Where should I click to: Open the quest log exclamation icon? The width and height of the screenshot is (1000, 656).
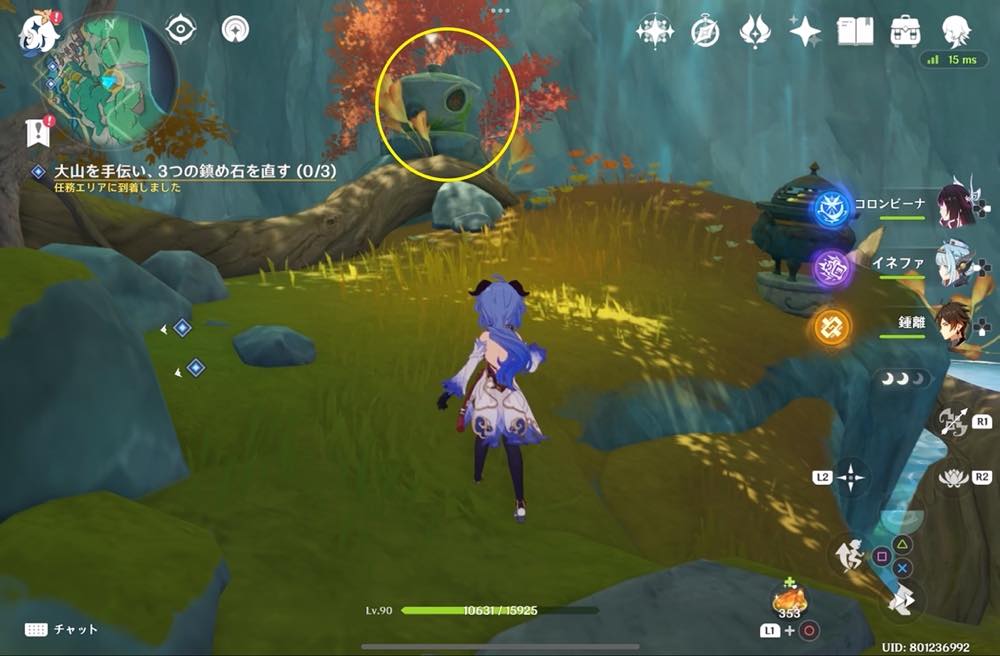point(39,131)
